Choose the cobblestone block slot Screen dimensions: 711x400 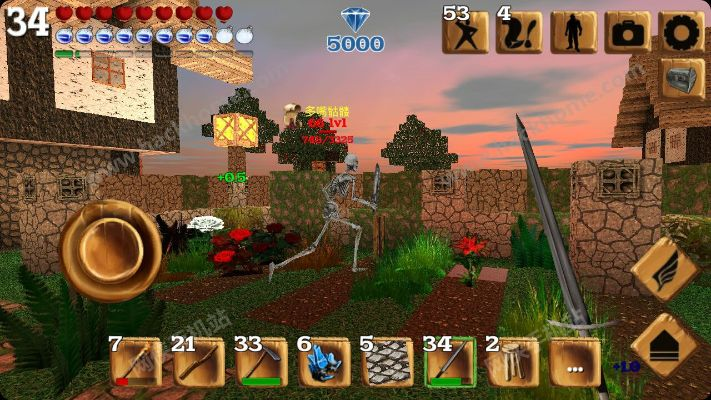coord(387,361)
